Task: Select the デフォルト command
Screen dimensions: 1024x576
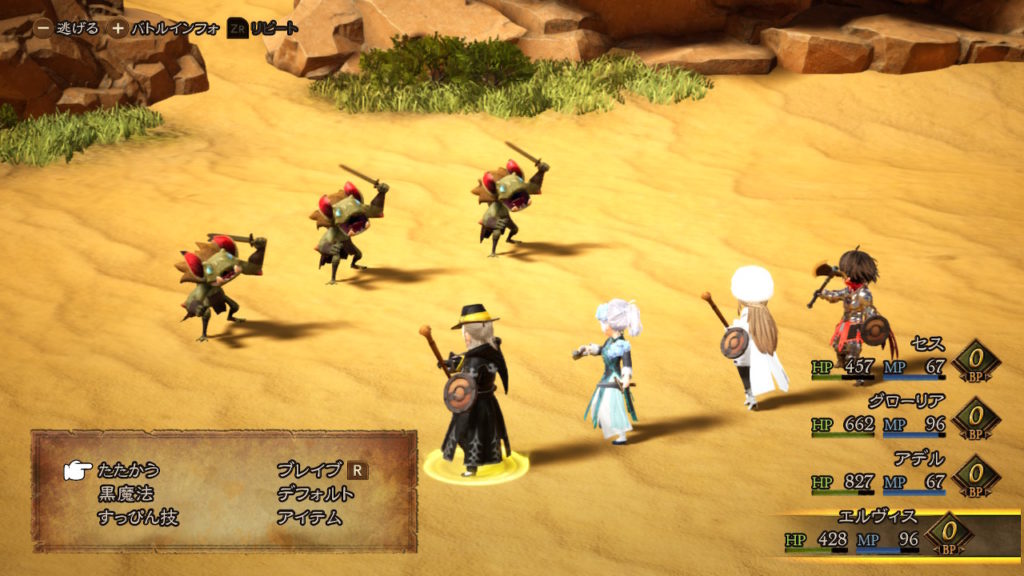Action: 315,493
